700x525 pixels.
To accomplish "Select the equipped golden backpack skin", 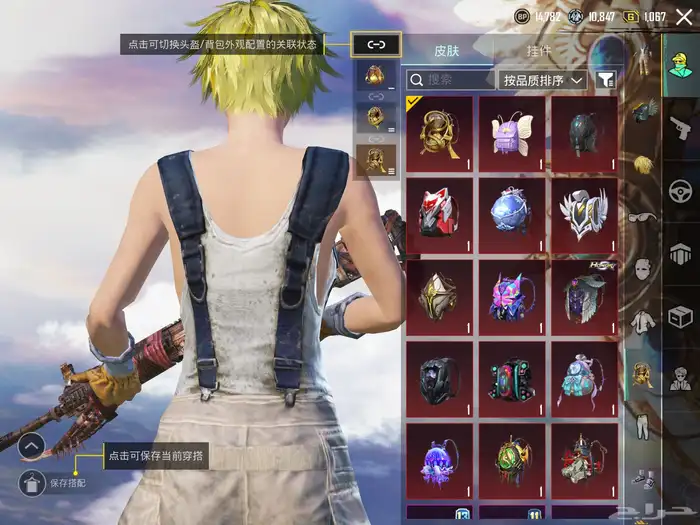I will pyautogui.click(x=440, y=132).
